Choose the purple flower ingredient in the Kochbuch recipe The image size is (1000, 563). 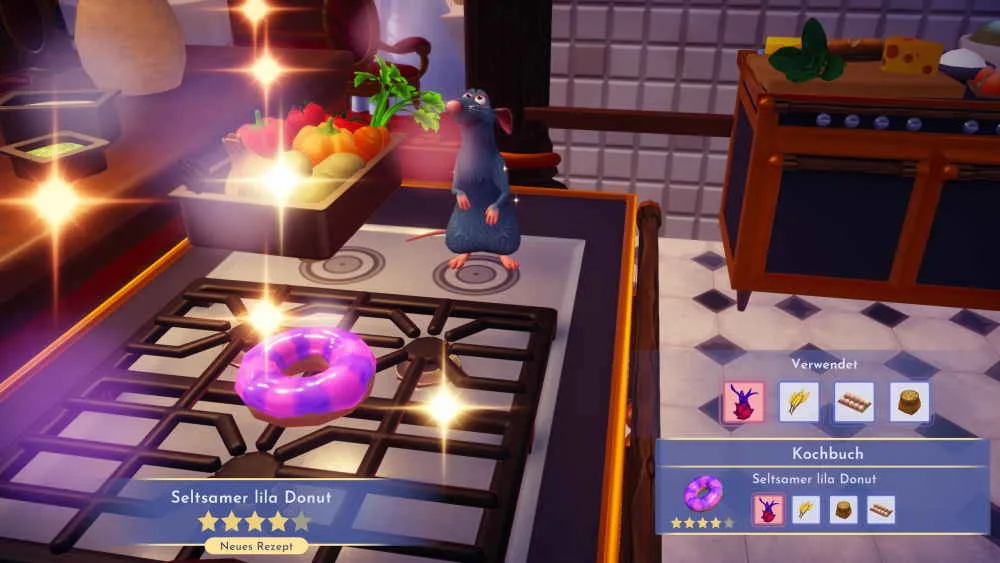768,509
